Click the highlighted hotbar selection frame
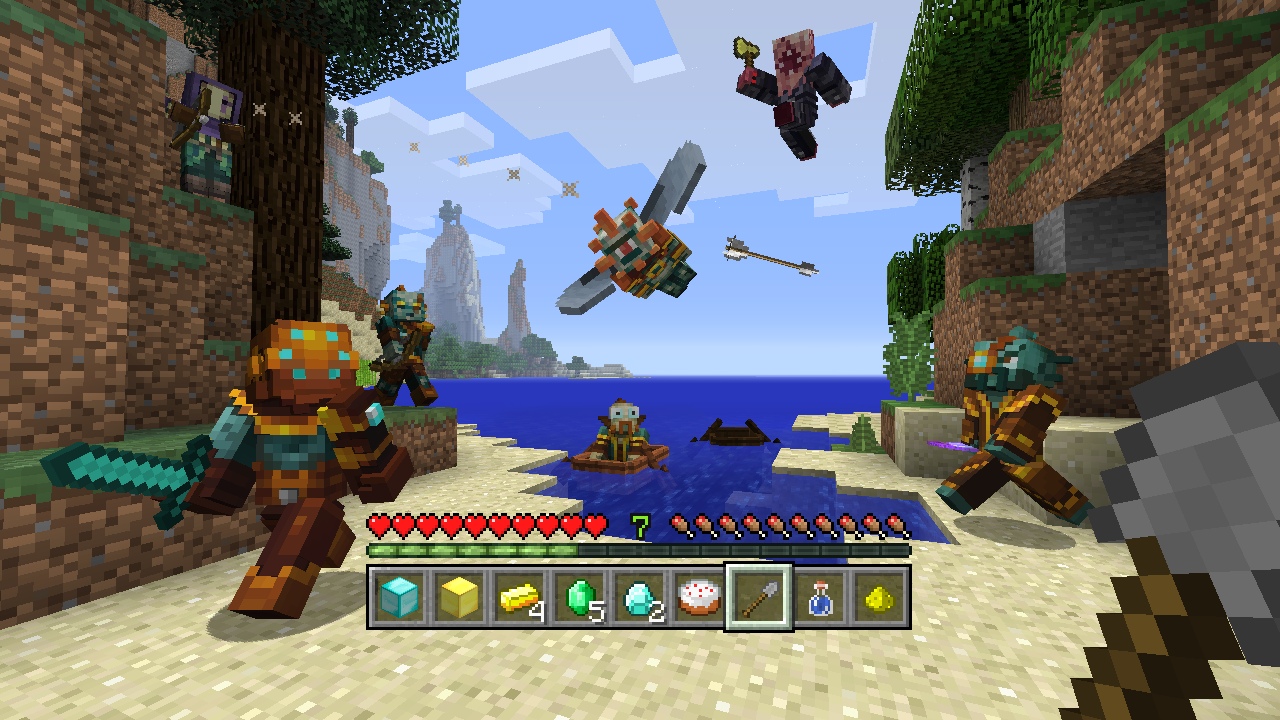 (760, 597)
